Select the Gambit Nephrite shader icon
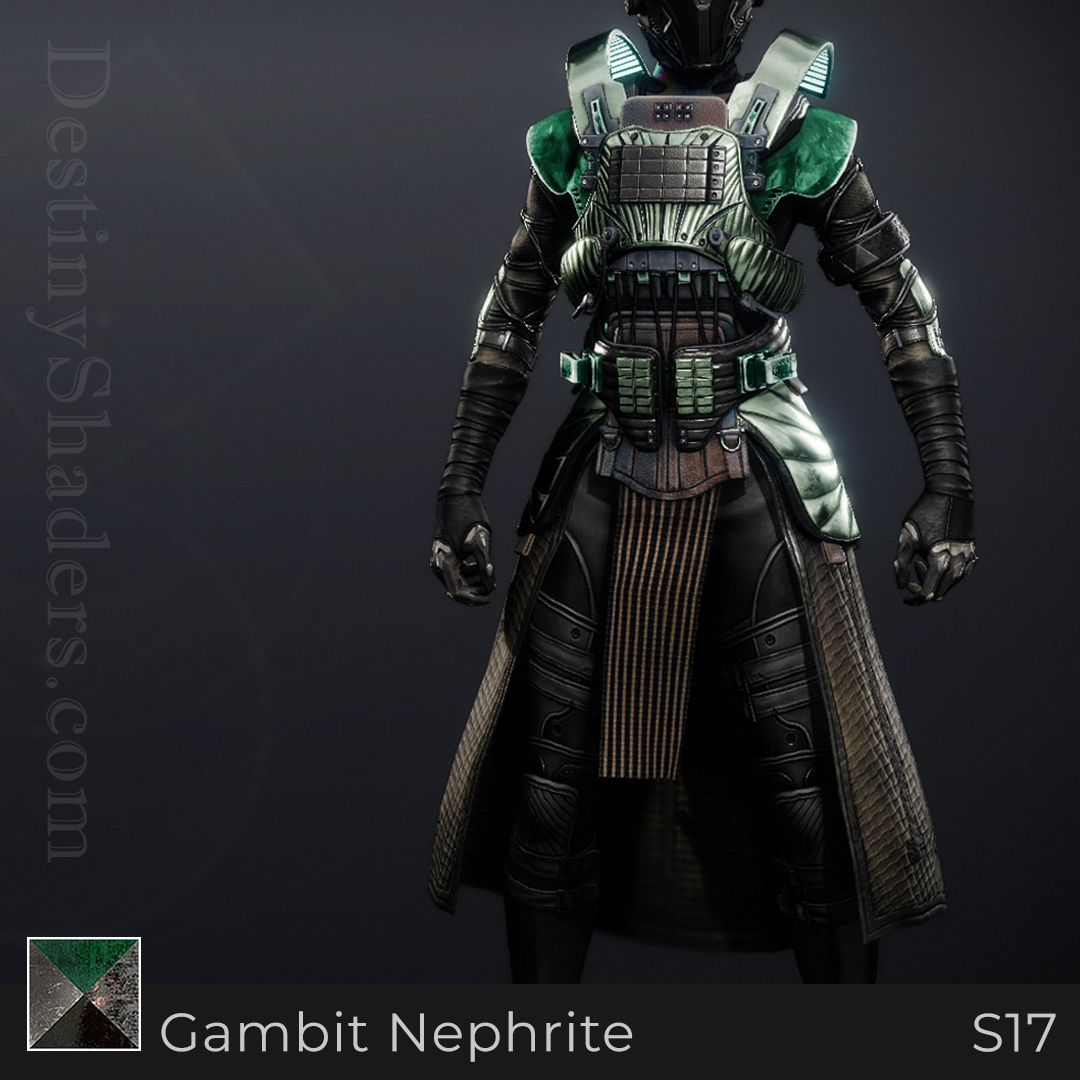Image resolution: width=1080 pixels, height=1080 pixels. pyautogui.click(x=84, y=994)
